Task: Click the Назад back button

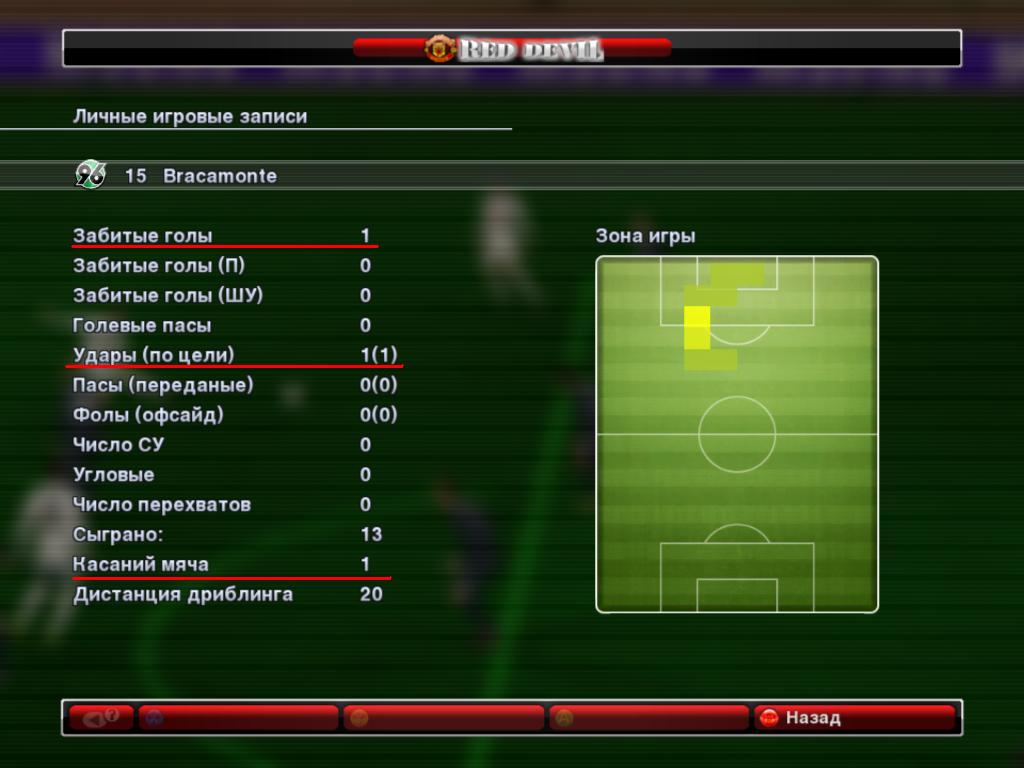Action: tap(853, 718)
